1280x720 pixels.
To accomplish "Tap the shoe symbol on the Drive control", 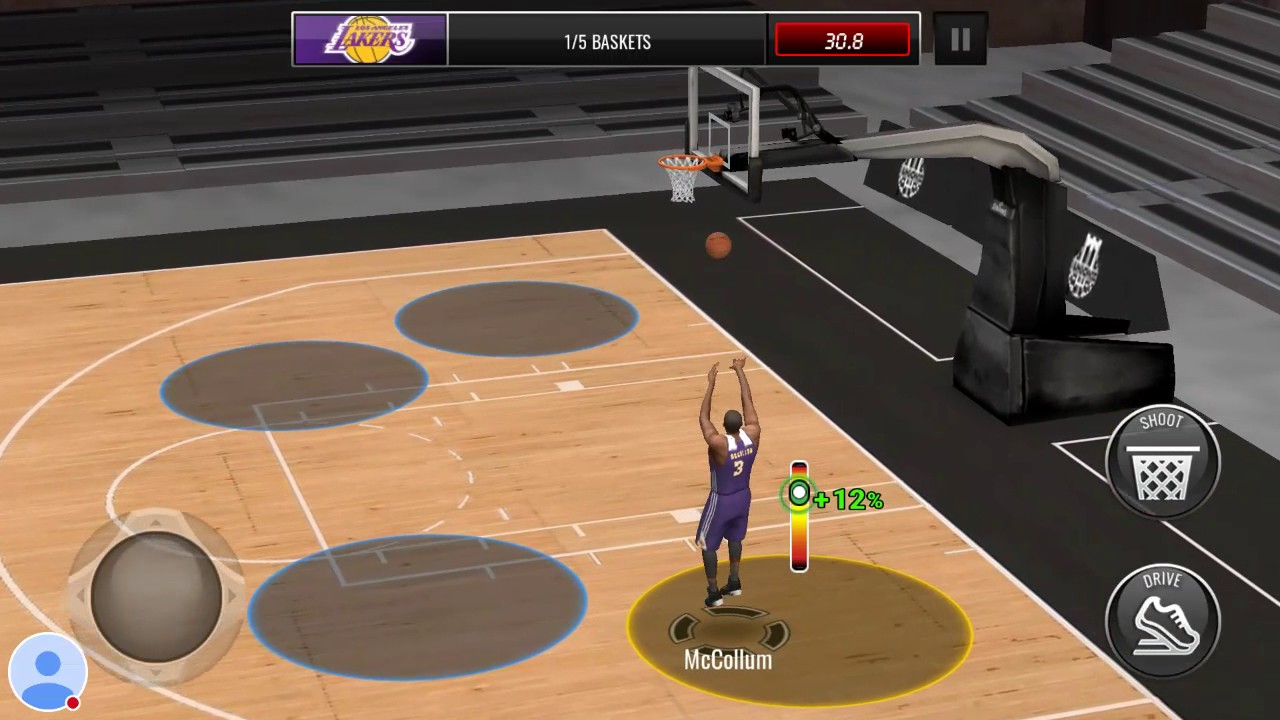I will click(x=1163, y=625).
